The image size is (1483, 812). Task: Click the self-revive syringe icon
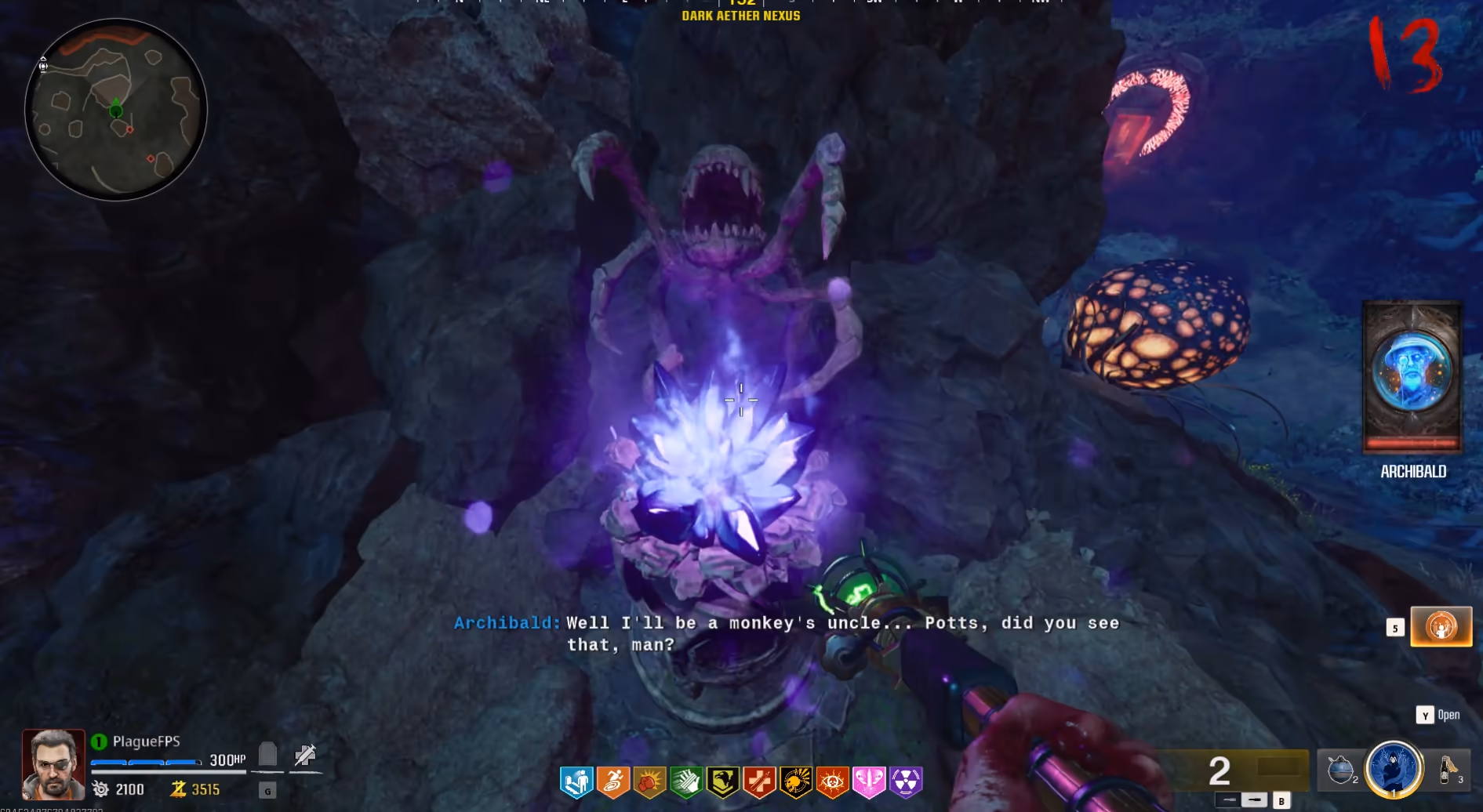pos(305,755)
